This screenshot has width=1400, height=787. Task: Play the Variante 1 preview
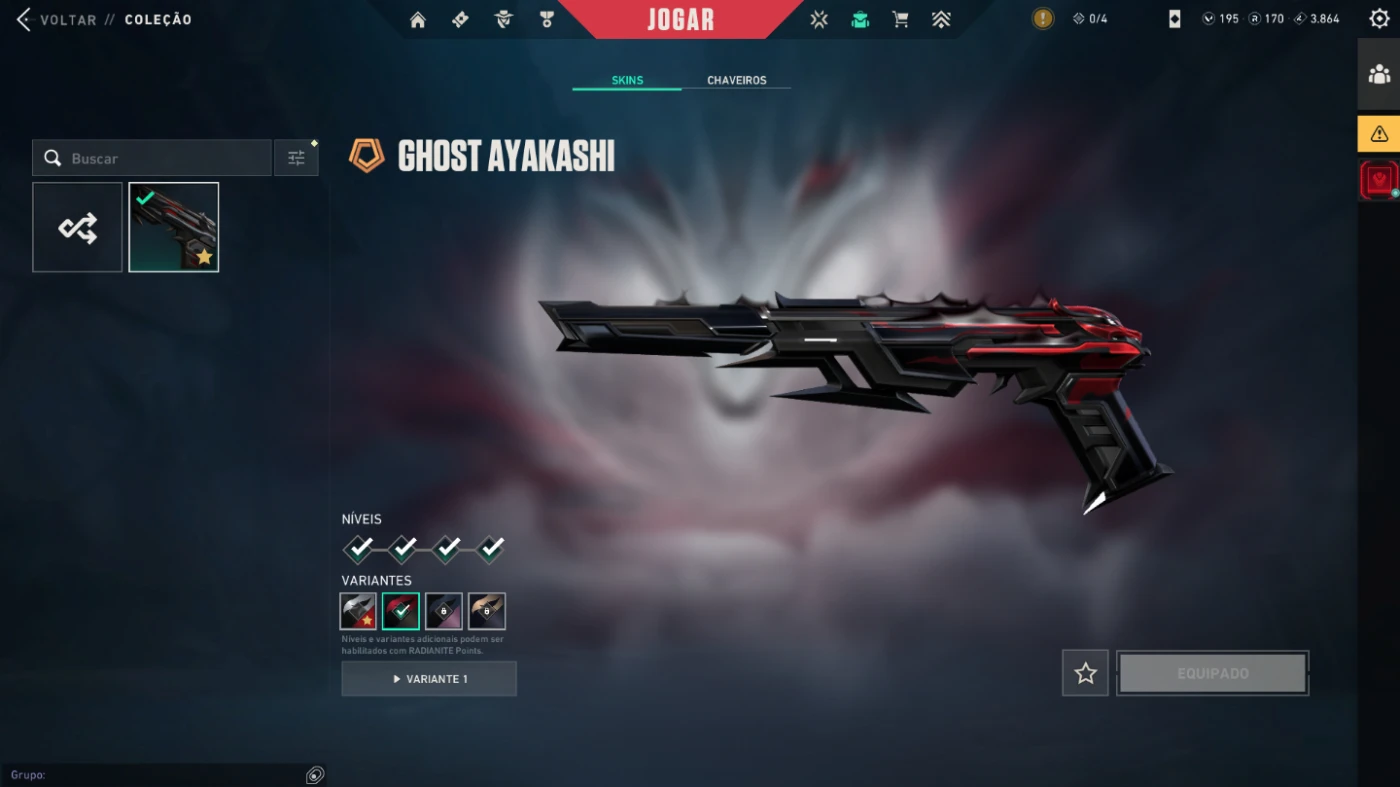tap(429, 679)
